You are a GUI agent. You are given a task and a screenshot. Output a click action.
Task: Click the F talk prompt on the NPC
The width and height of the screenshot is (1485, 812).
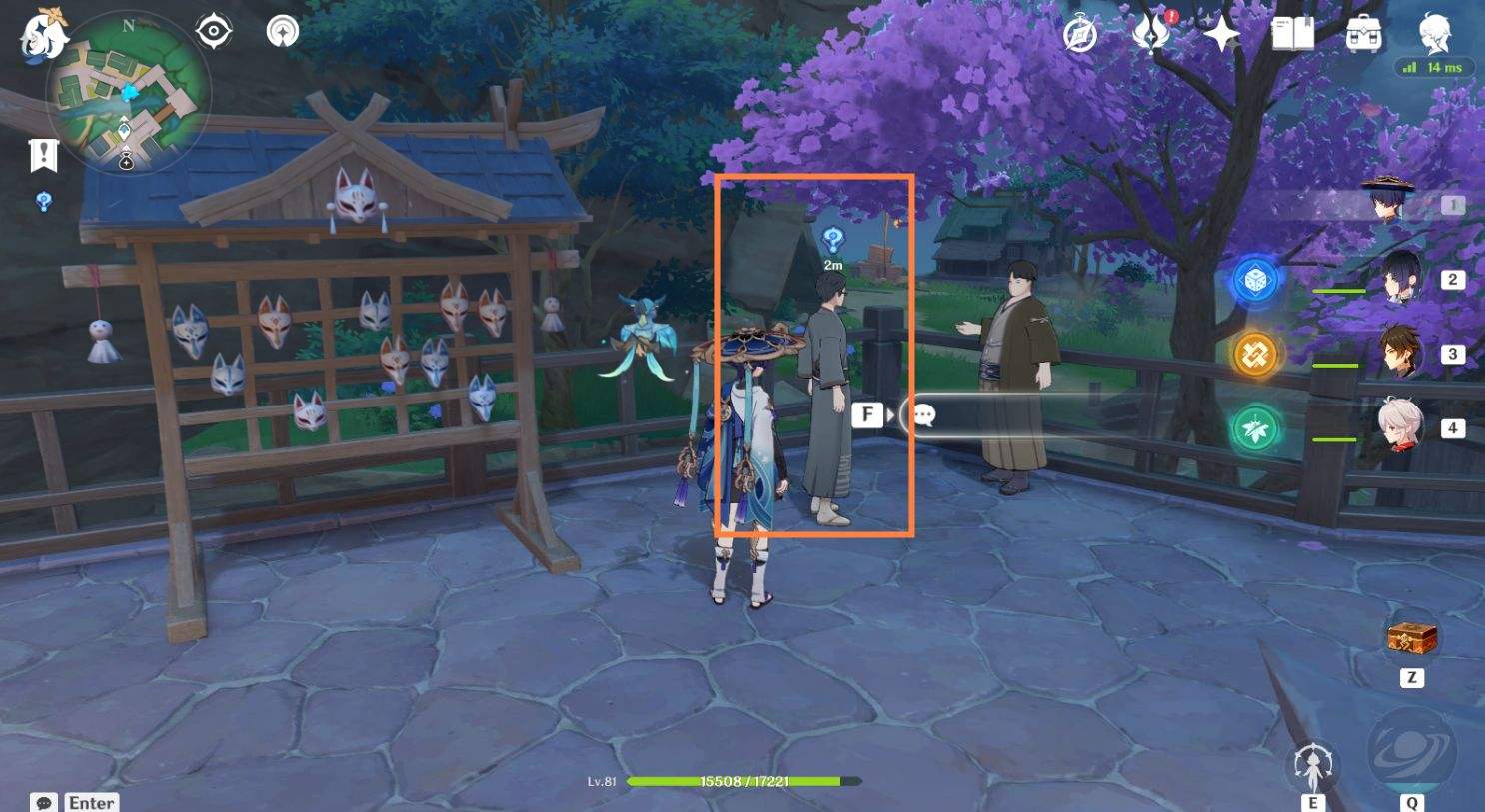(868, 412)
